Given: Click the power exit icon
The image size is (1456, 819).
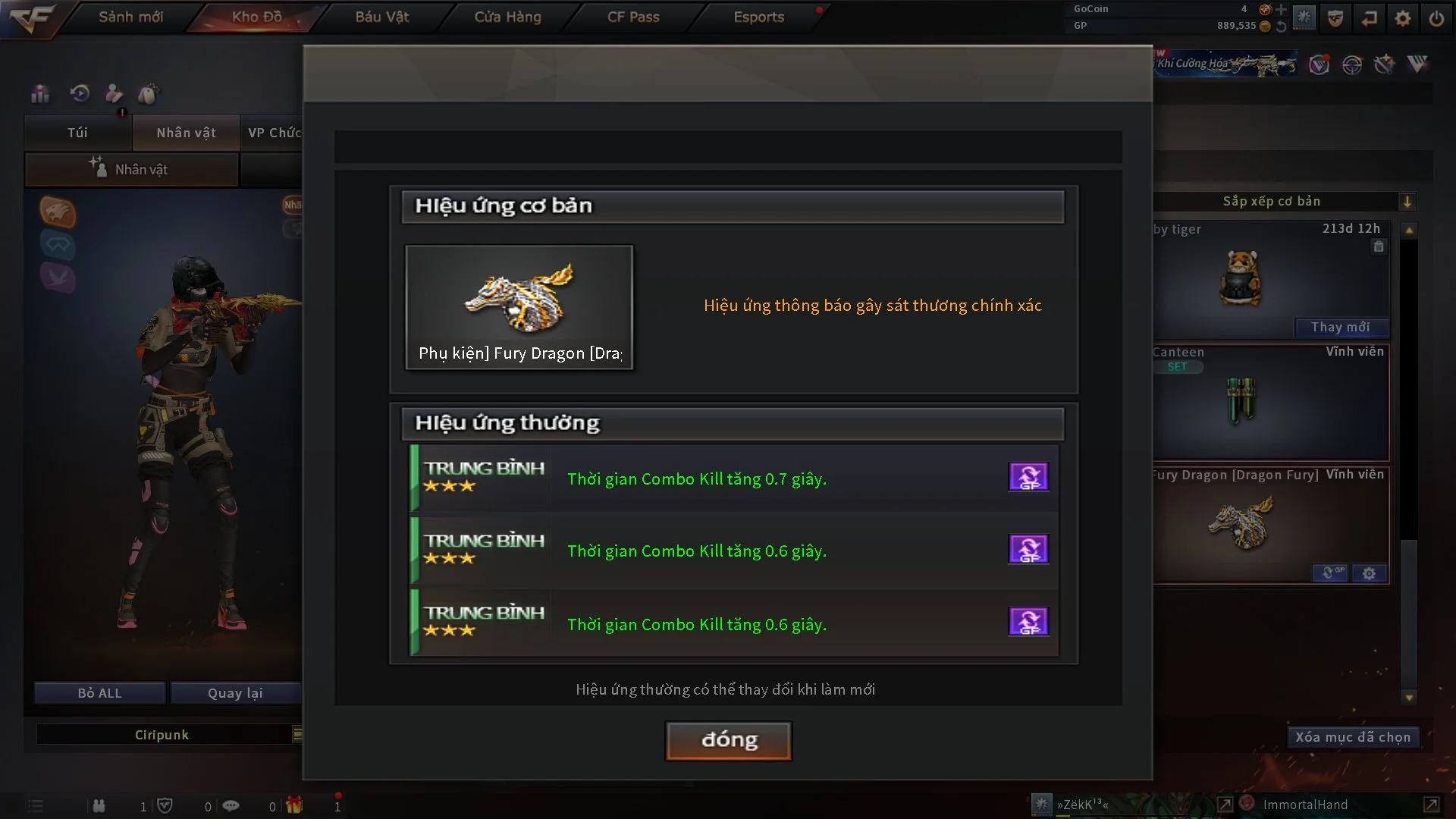Looking at the screenshot, I should tap(1436, 18).
